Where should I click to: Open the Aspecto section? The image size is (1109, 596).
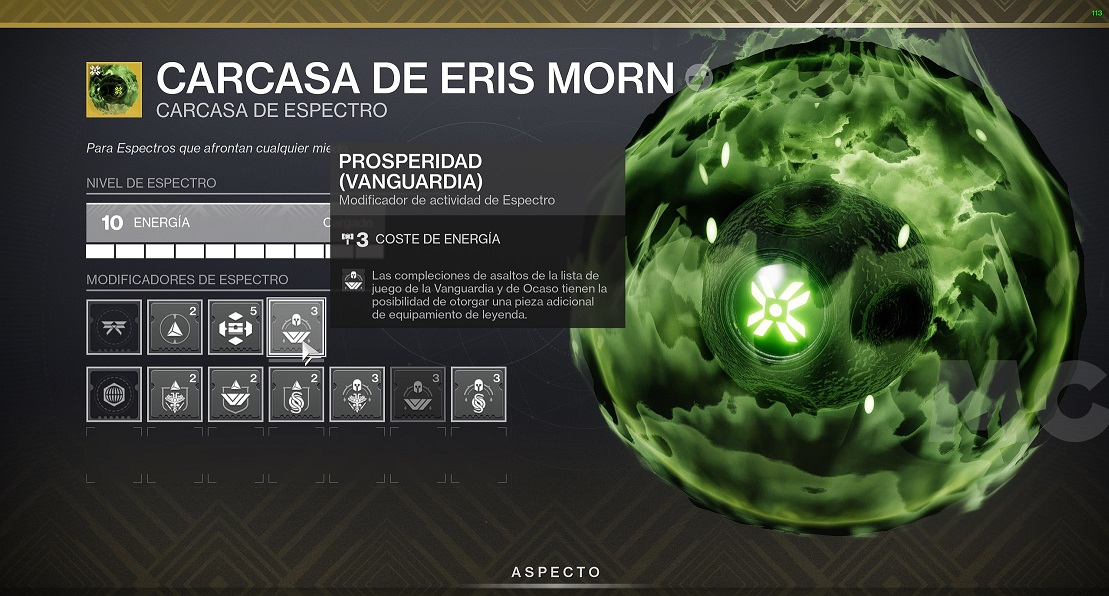click(x=556, y=573)
